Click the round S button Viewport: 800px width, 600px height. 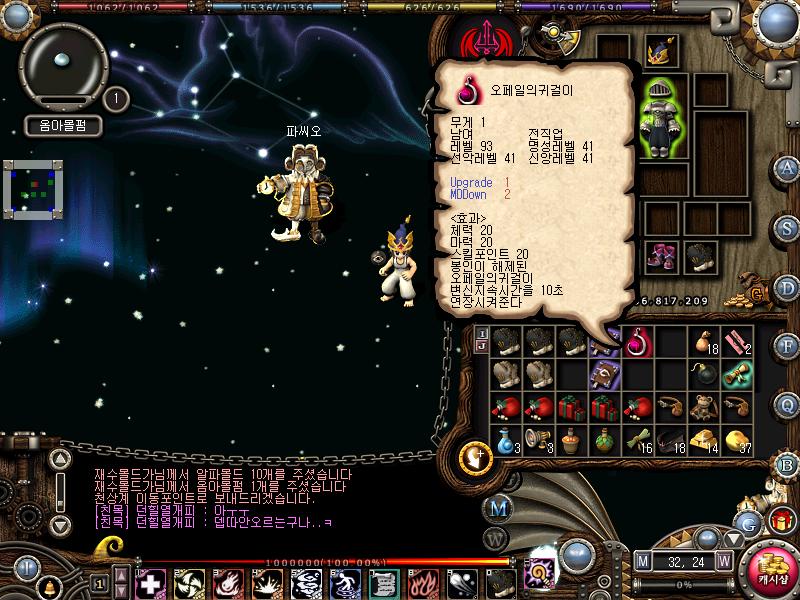(x=788, y=227)
